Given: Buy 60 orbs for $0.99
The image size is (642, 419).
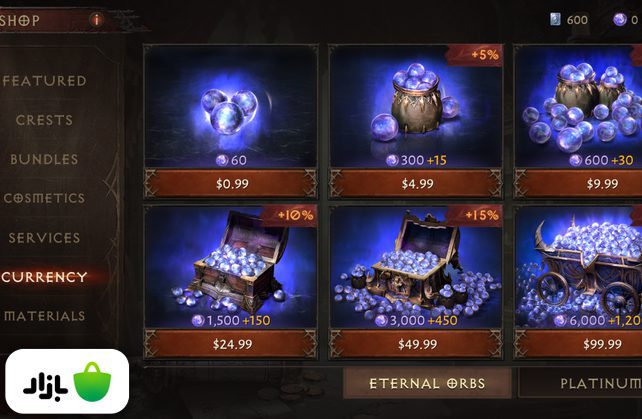Looking at the screenshot, I should pyautogui.click(x=230, y=183).
